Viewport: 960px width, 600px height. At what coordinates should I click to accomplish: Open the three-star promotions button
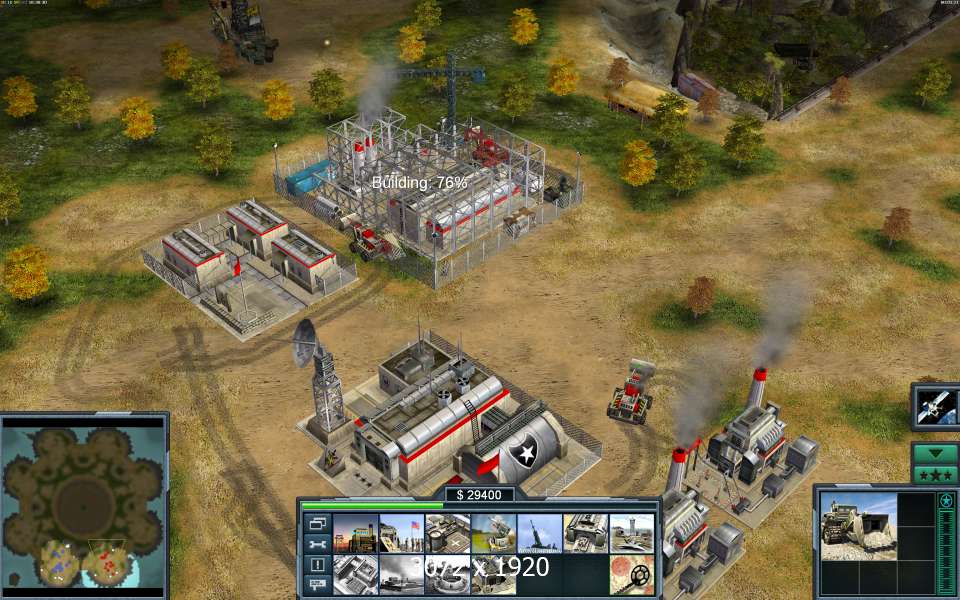tap(935, 474)
